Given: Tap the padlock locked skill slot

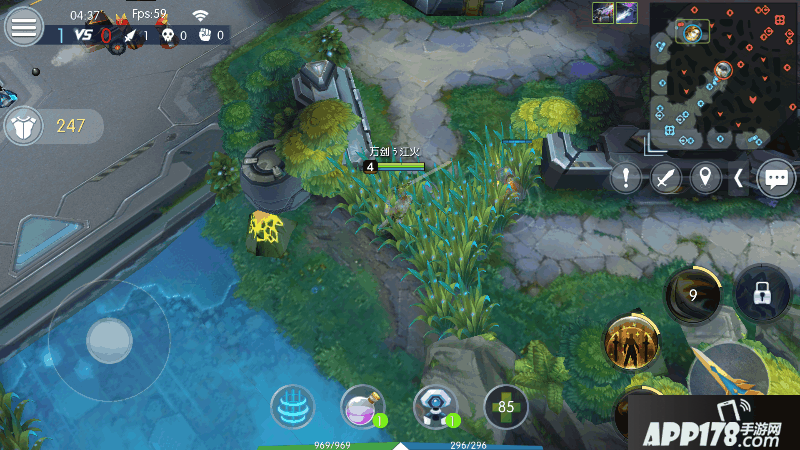Looking at the screenshot, I should click(x=763, y=294).
